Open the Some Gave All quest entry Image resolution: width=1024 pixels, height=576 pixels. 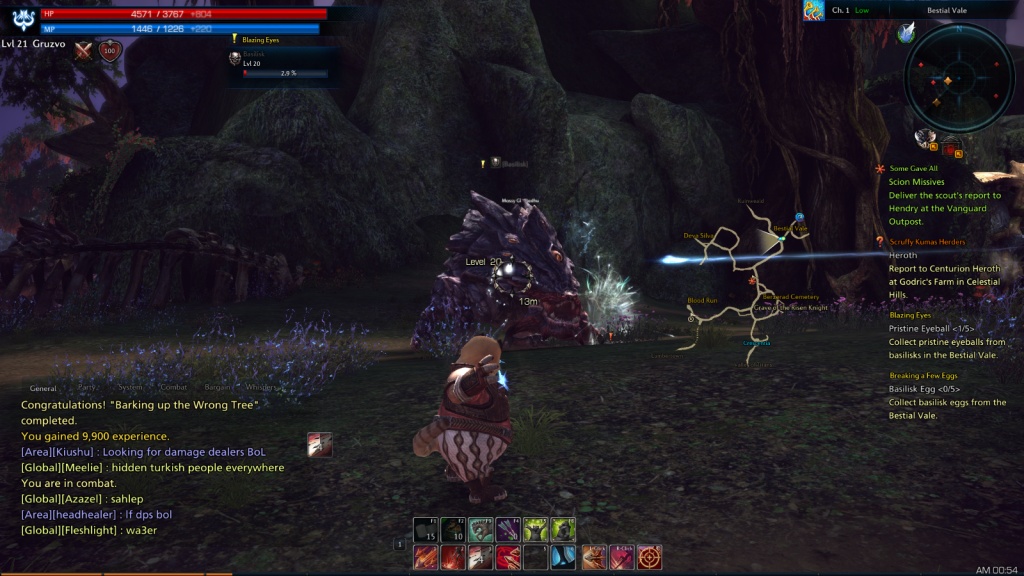(913, 169)
